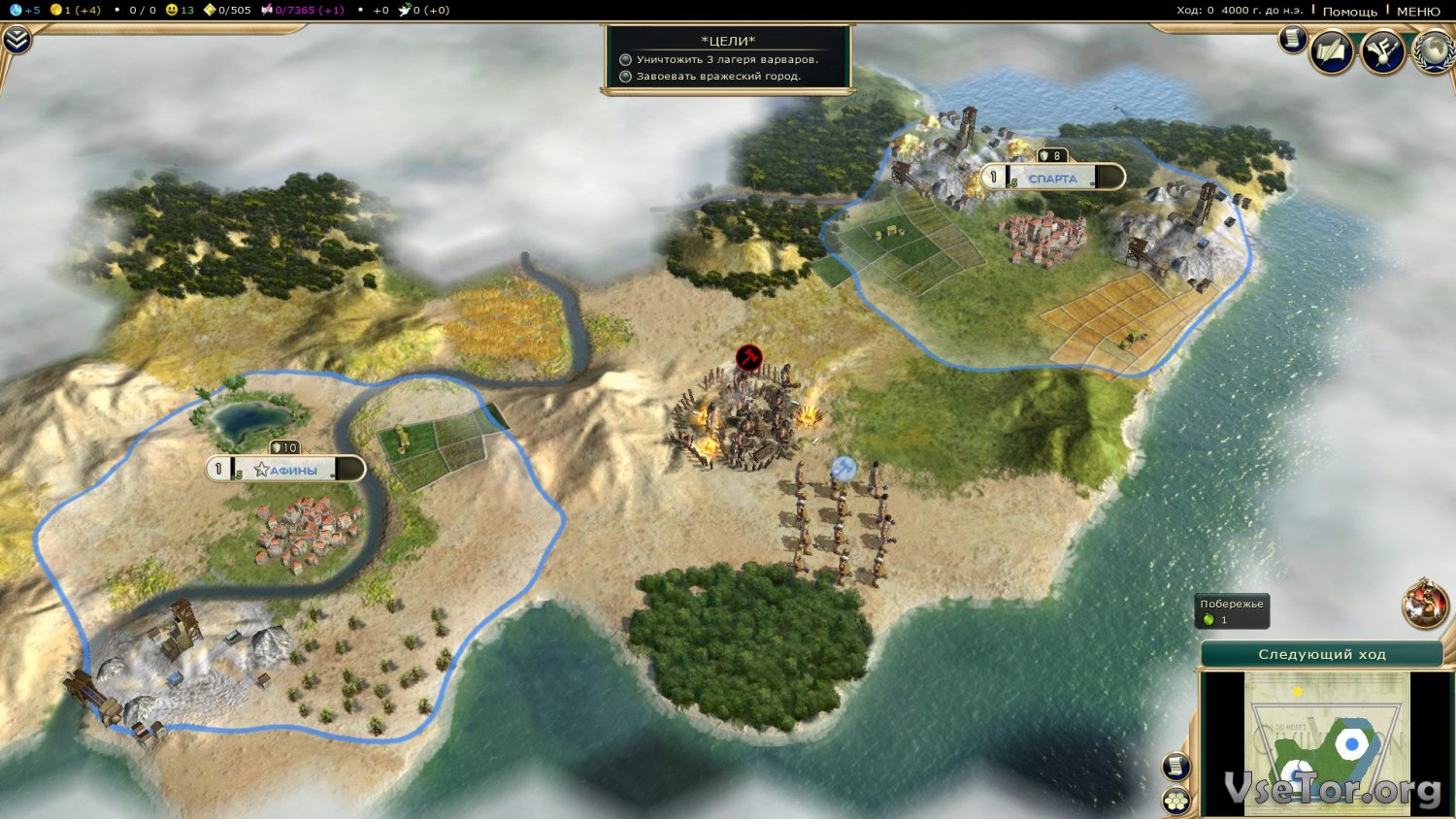Viewport: 1456px width, 819px height.
Task: Expand the chevron panel in the top-left corner
Action: [x=17, y=39]
